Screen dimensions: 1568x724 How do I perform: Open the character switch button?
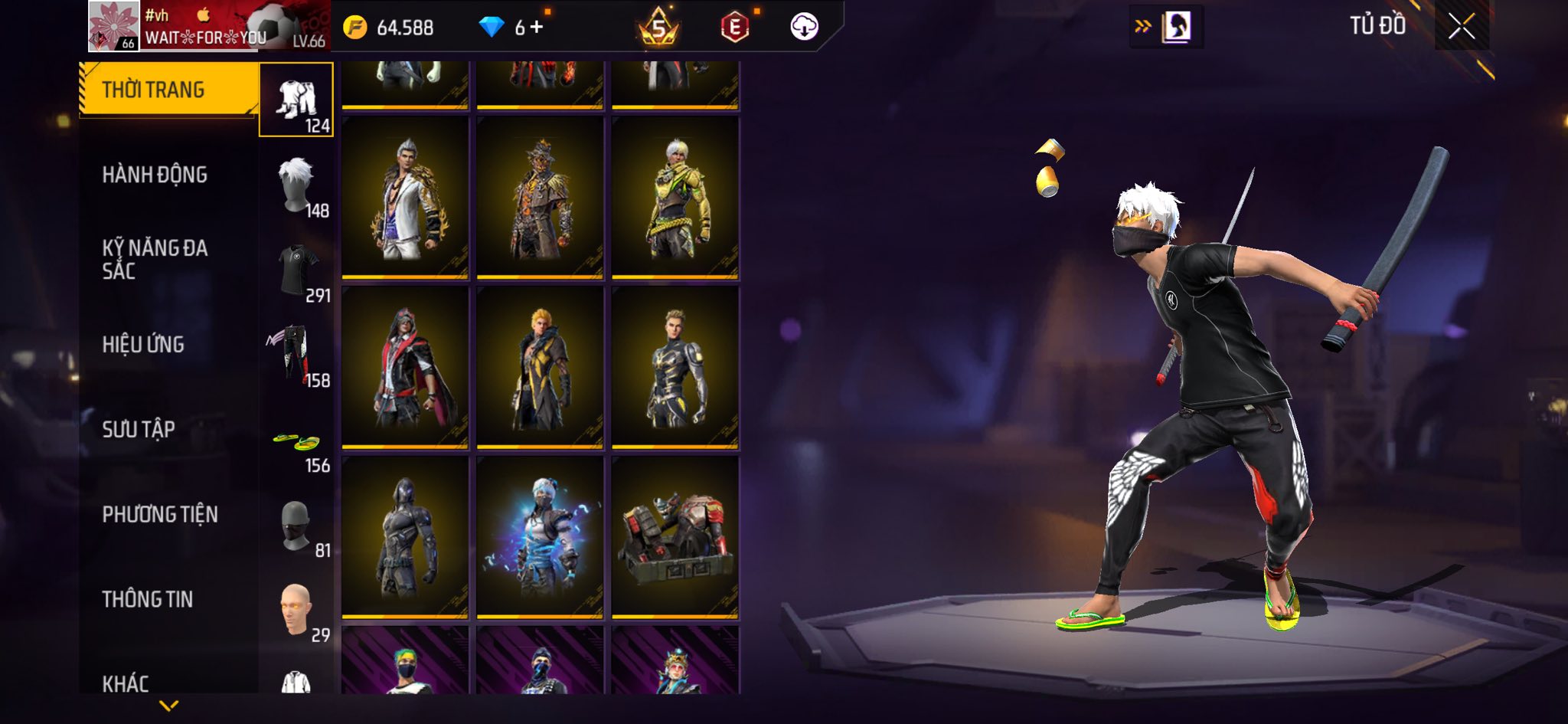(1166, 27)
